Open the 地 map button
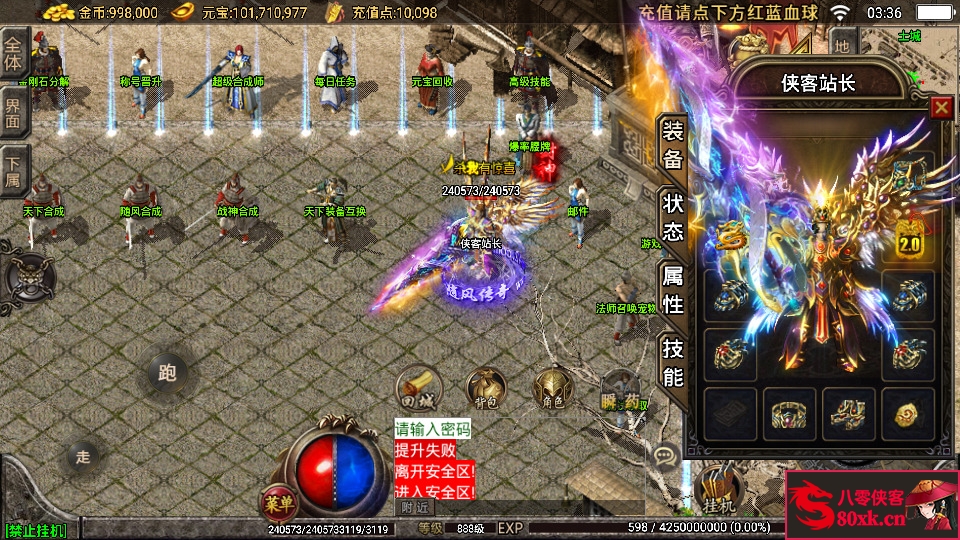The width and height of the screenshot is (960, 540). [x=843, y=43]
